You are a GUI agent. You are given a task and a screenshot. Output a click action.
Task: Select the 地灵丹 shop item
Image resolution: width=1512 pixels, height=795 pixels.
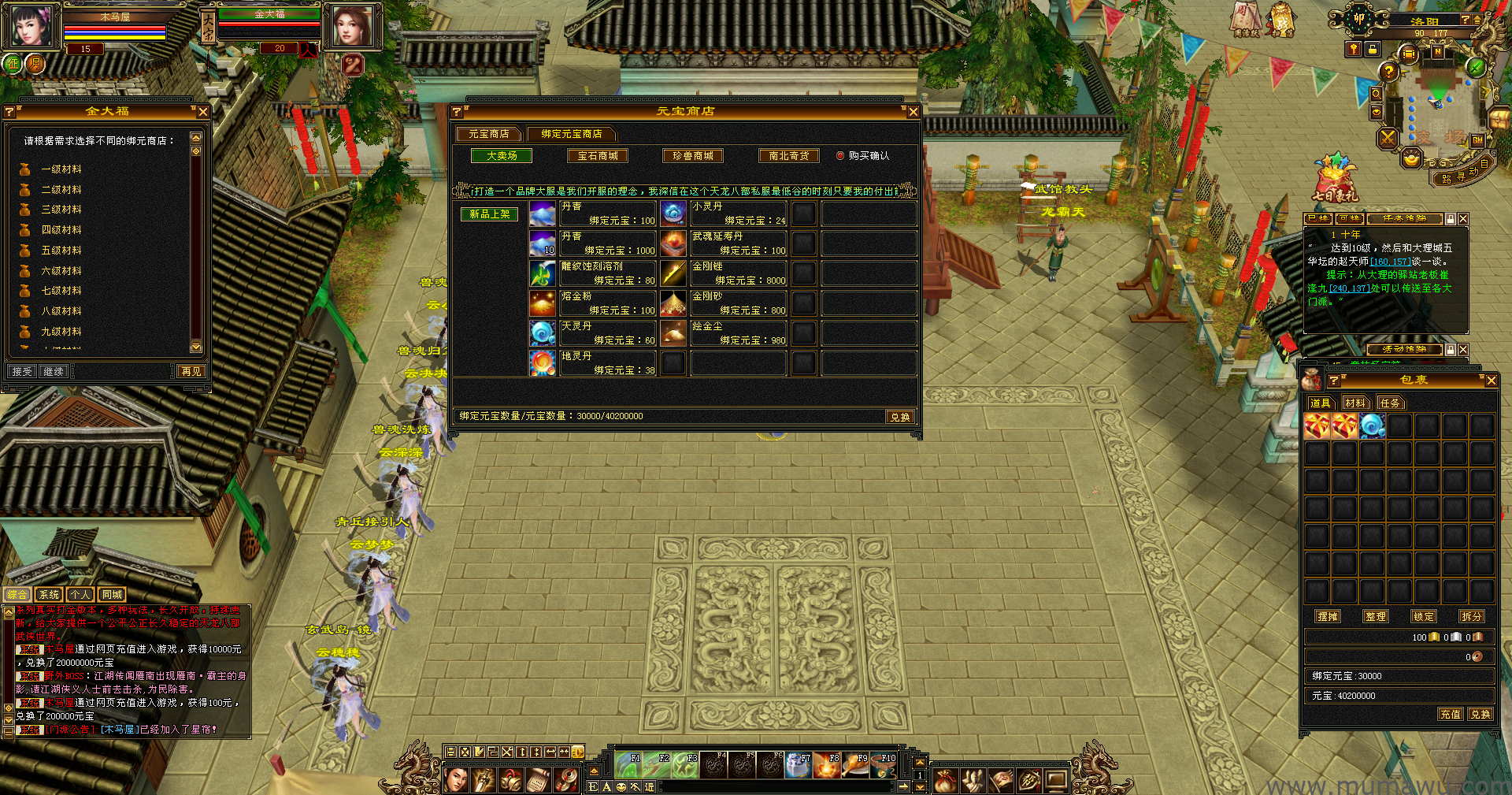pyautogui.click(x=543, y=362)
